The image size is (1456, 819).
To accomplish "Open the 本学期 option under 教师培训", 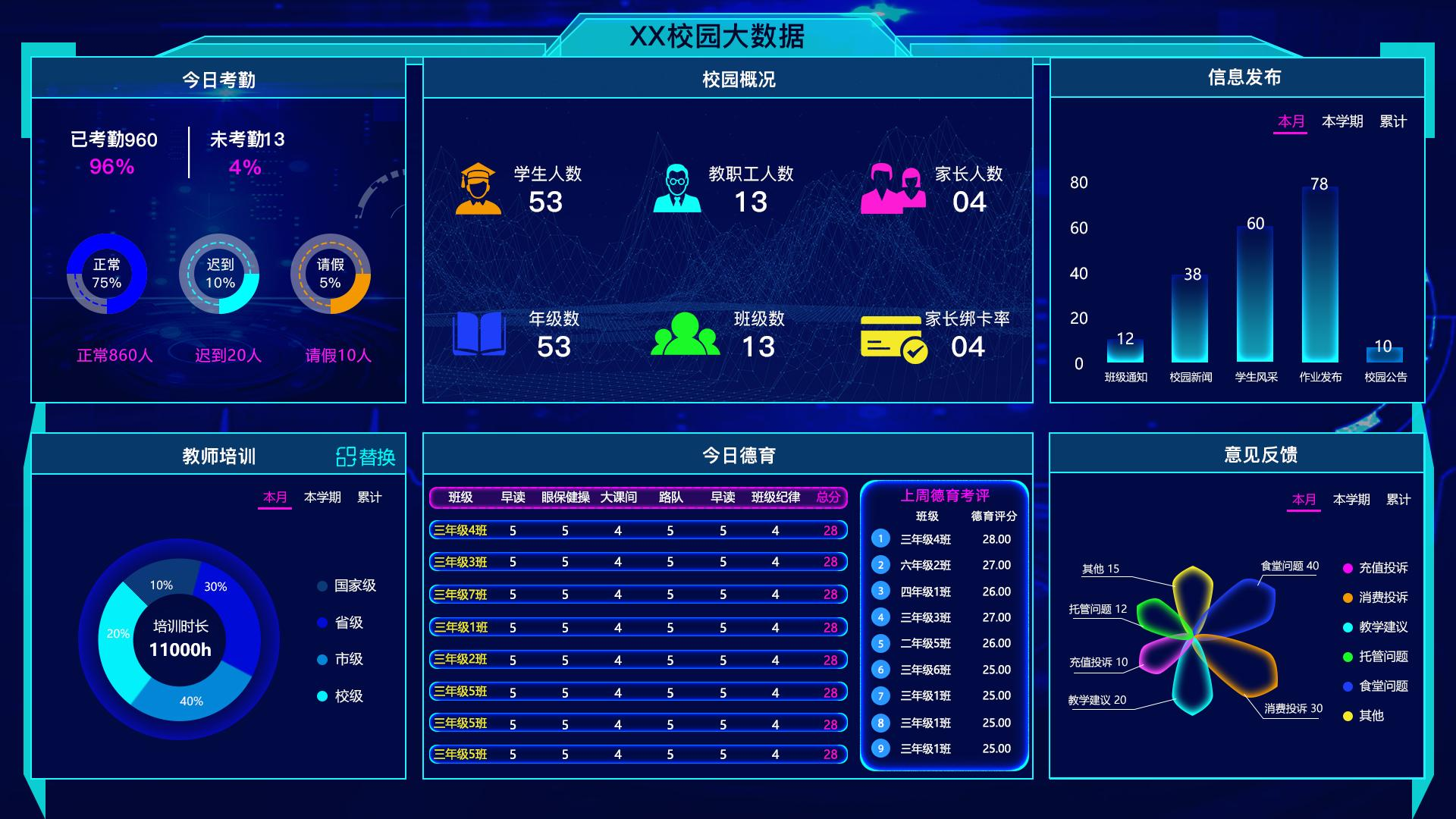I will click(x=322, y=498).
